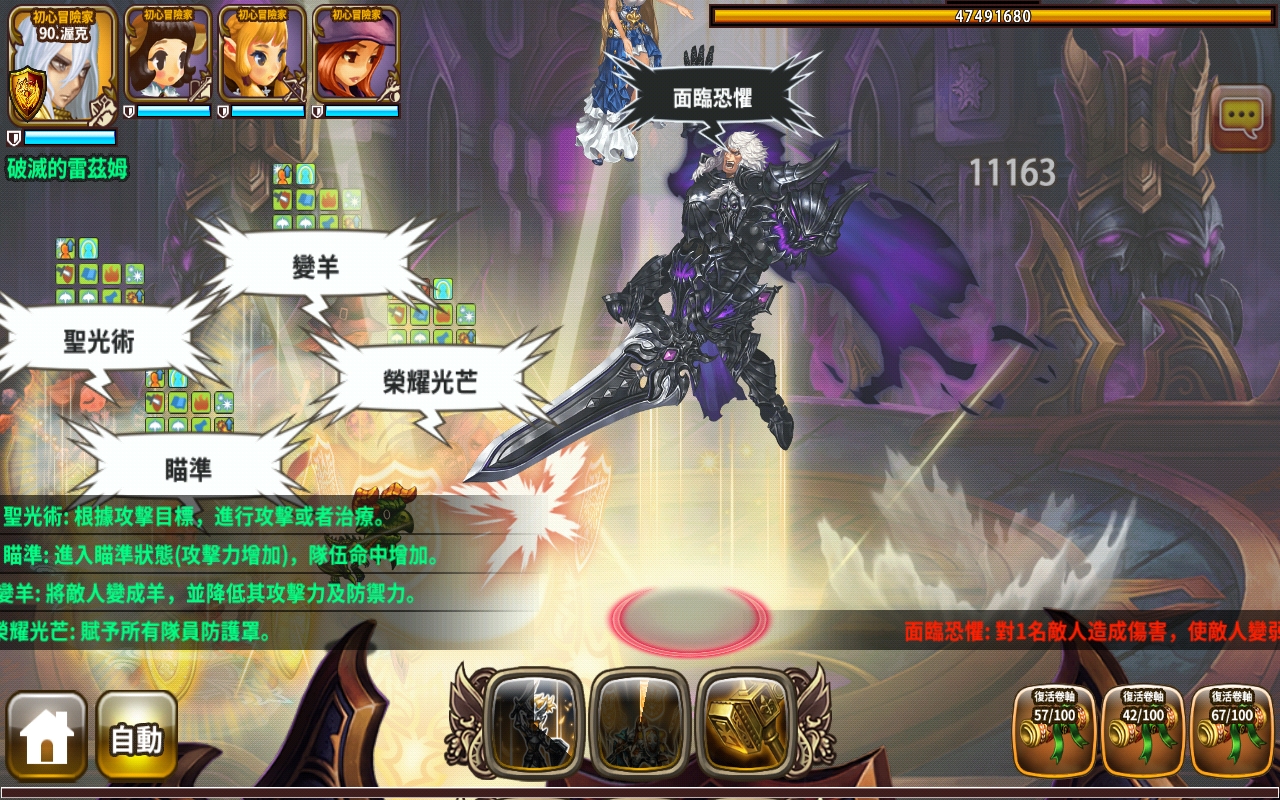Cast the 聖光術 skill
Image resolution: width=1280 pixels, height=800 pixels.
click(98, 338)
